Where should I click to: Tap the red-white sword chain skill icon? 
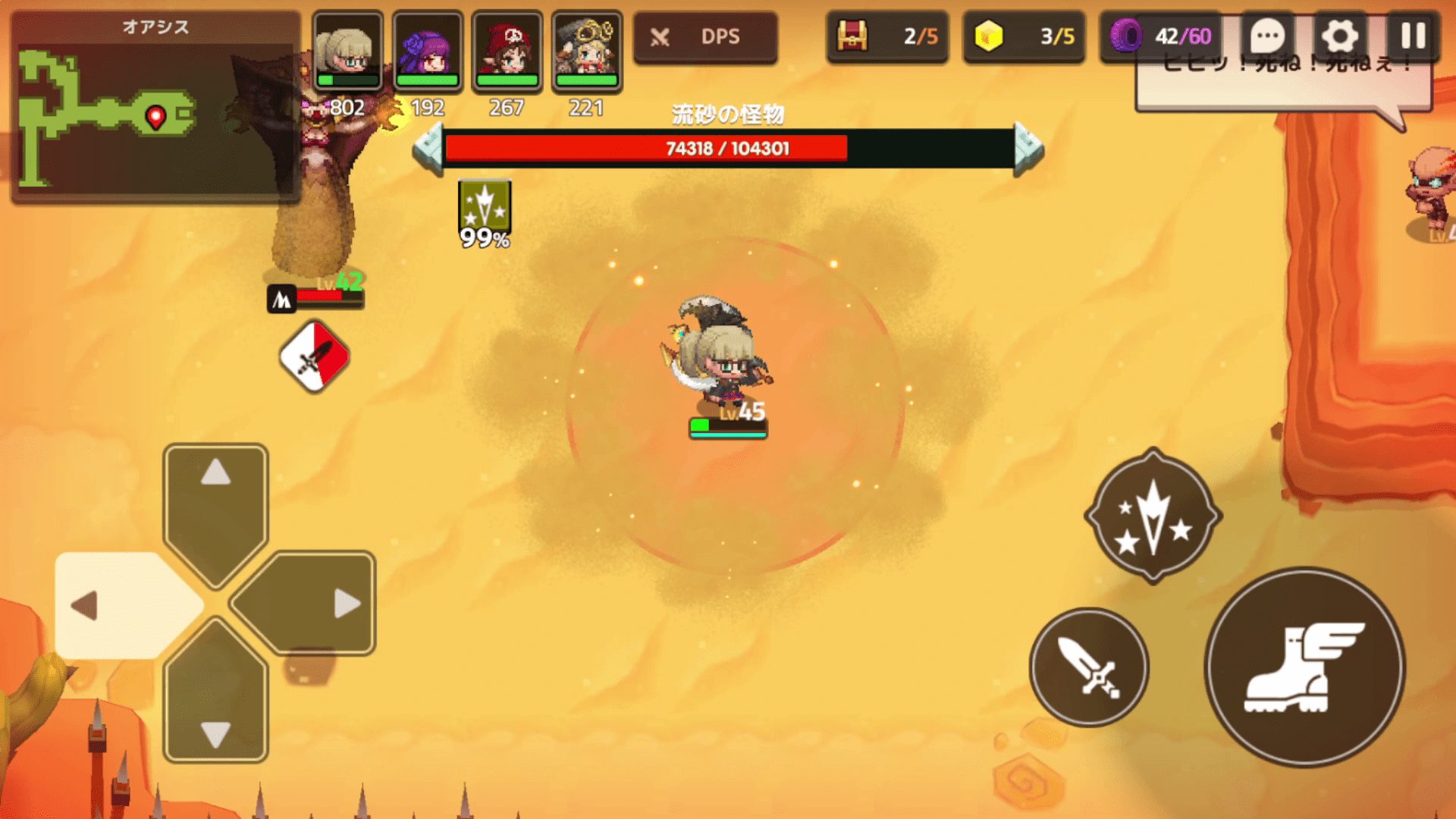pos(315,356)
